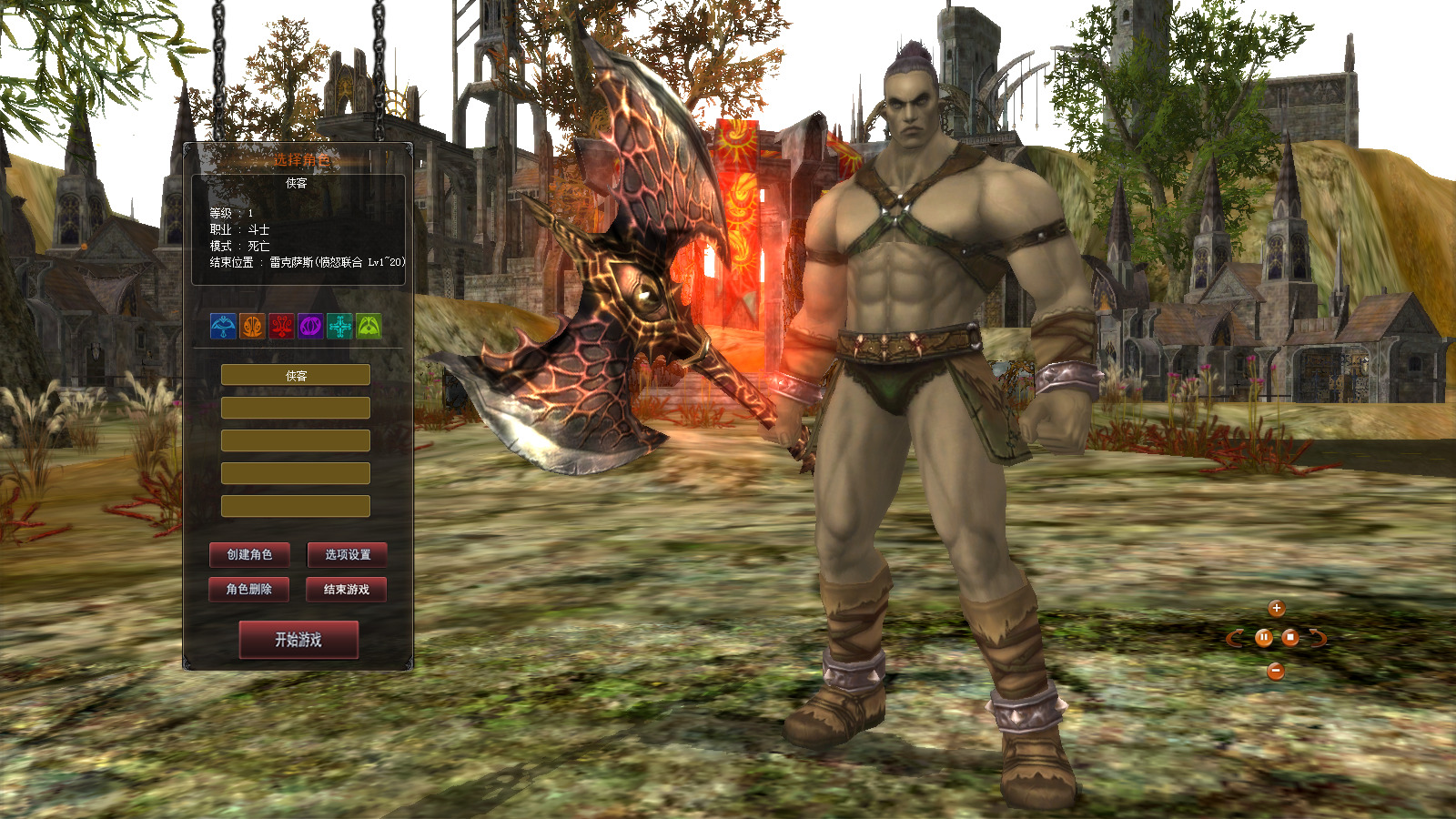Stop the character animation
The width and height of the screenshot is (1456, 819).
click(x=1289, y=638)
